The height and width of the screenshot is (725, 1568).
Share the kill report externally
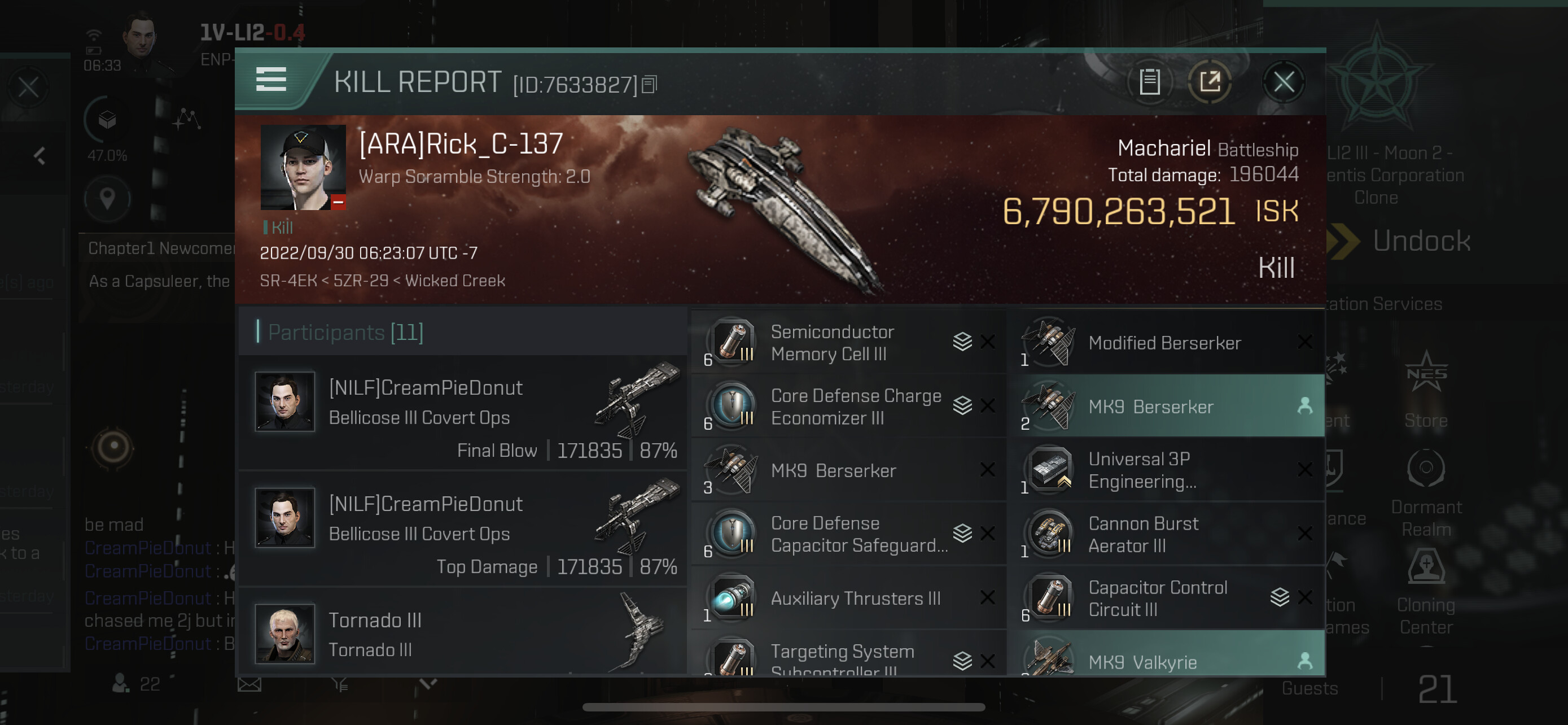[1210, 81]
